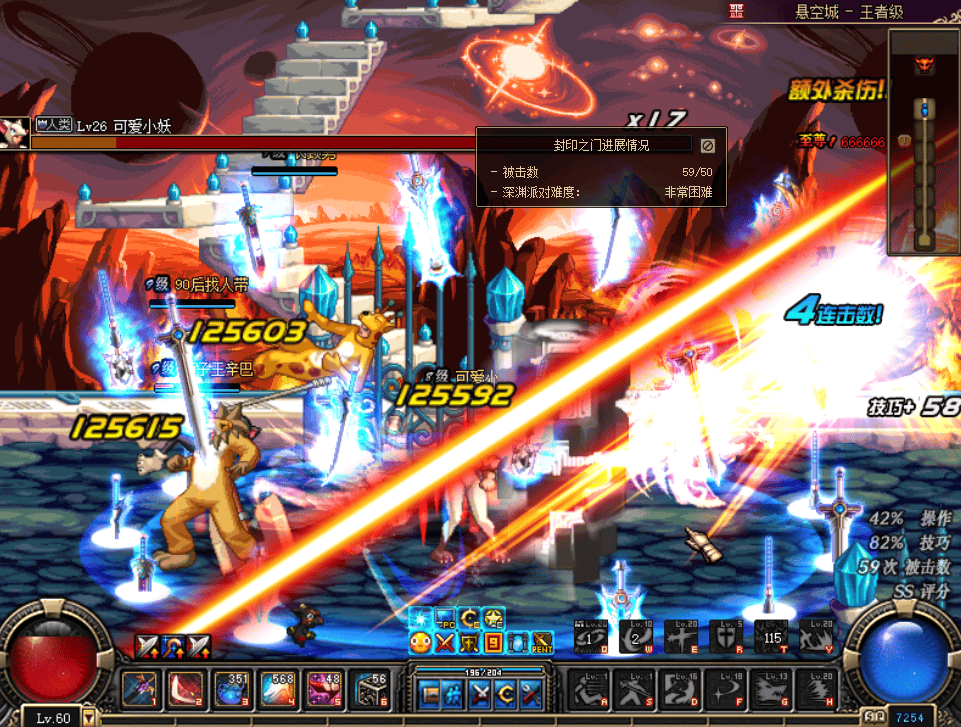Click the PC monitor buff icon
This screenshot has width=961, height=727.
[x=445, y=619]
